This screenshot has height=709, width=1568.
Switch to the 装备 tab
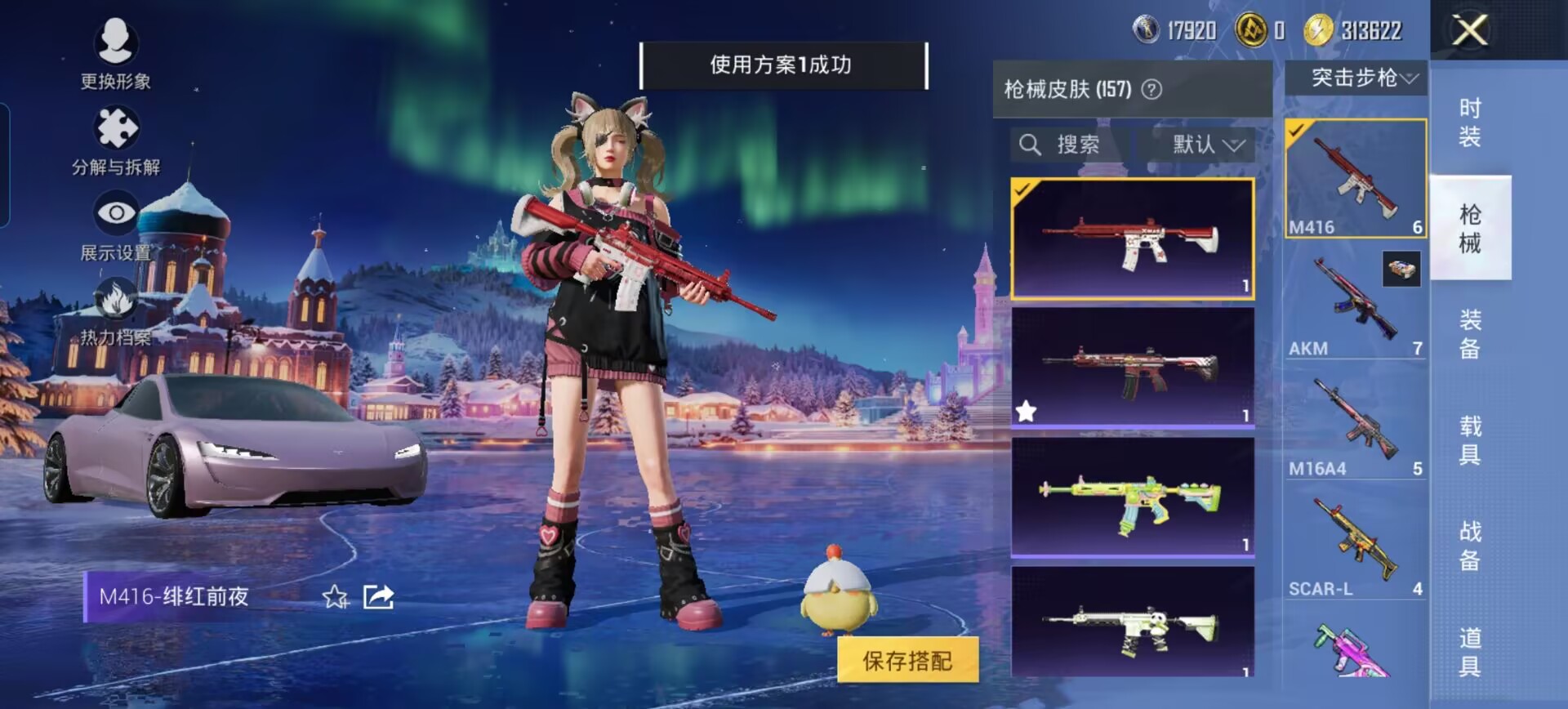point(1469,333)
